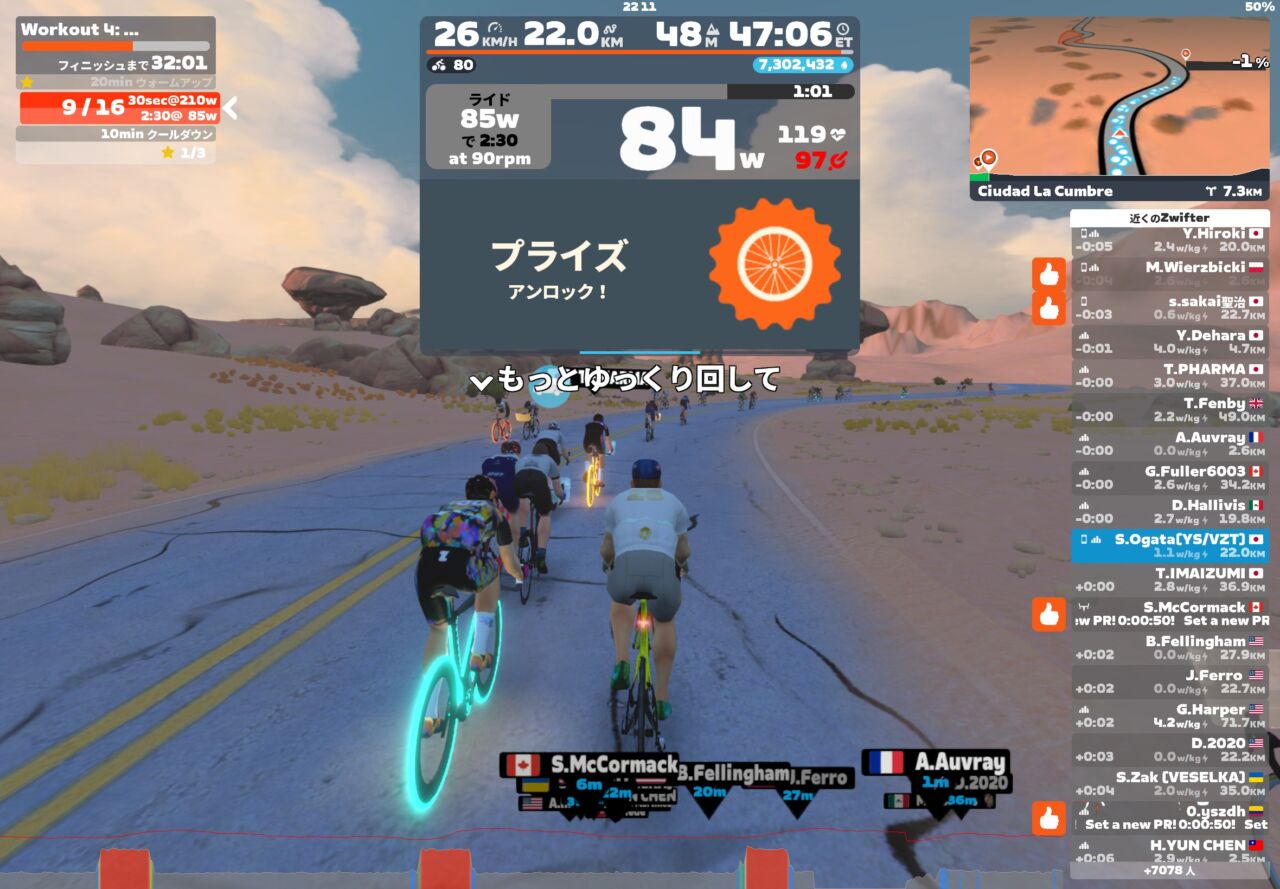Select Y.Hiroki in the nearby riders list
The width and height of the screenshot is (1280, 889).
coord(1169,240)
